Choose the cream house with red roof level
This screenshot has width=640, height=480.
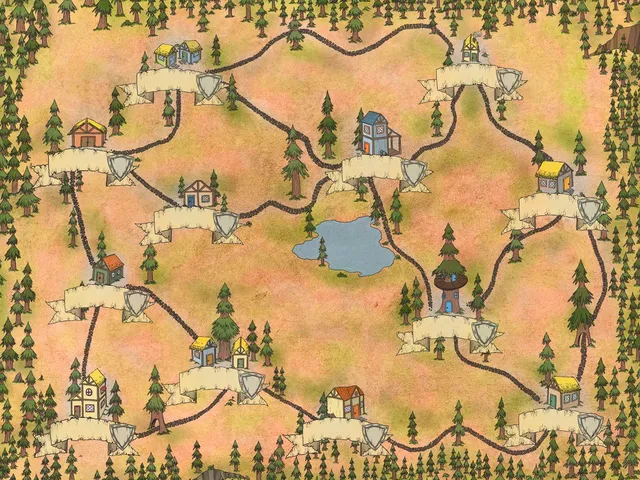pos(346,402)
